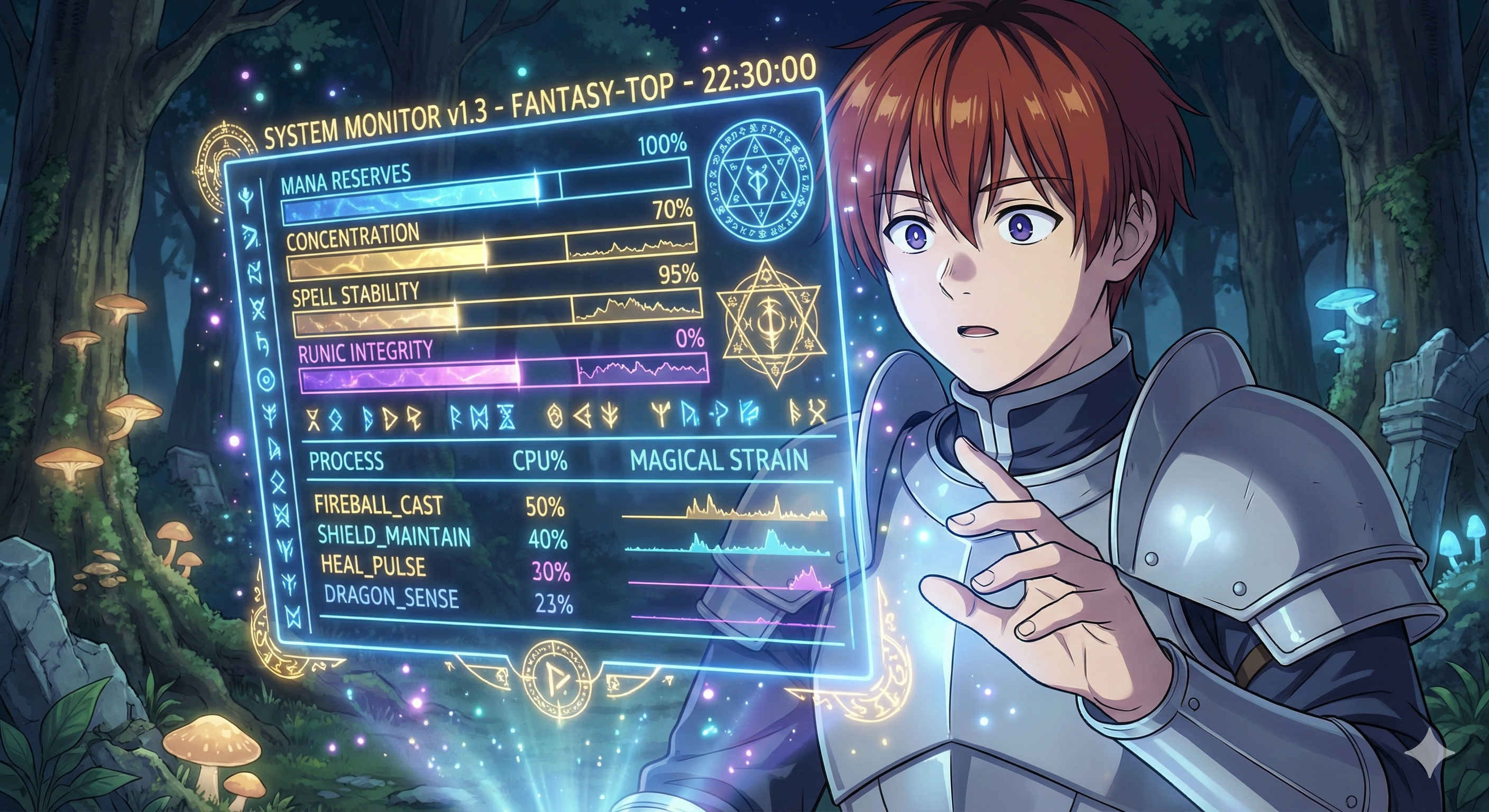
Task: Sort processes by the CPU% header
Action: tap(539, 461)
